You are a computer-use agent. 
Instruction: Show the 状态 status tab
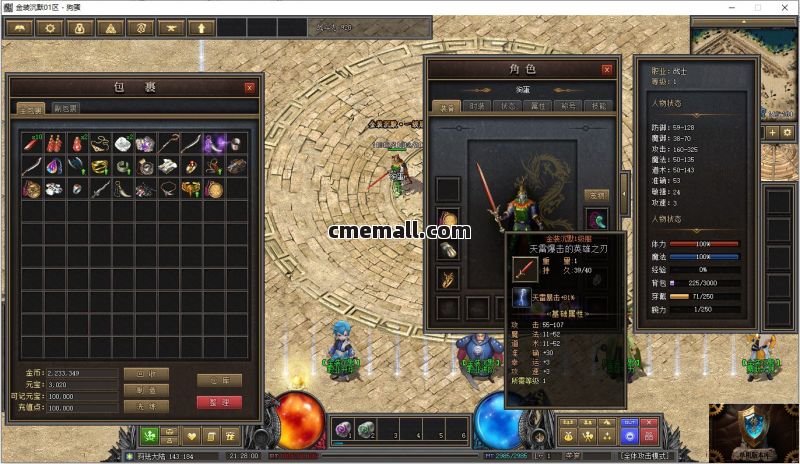507,105
